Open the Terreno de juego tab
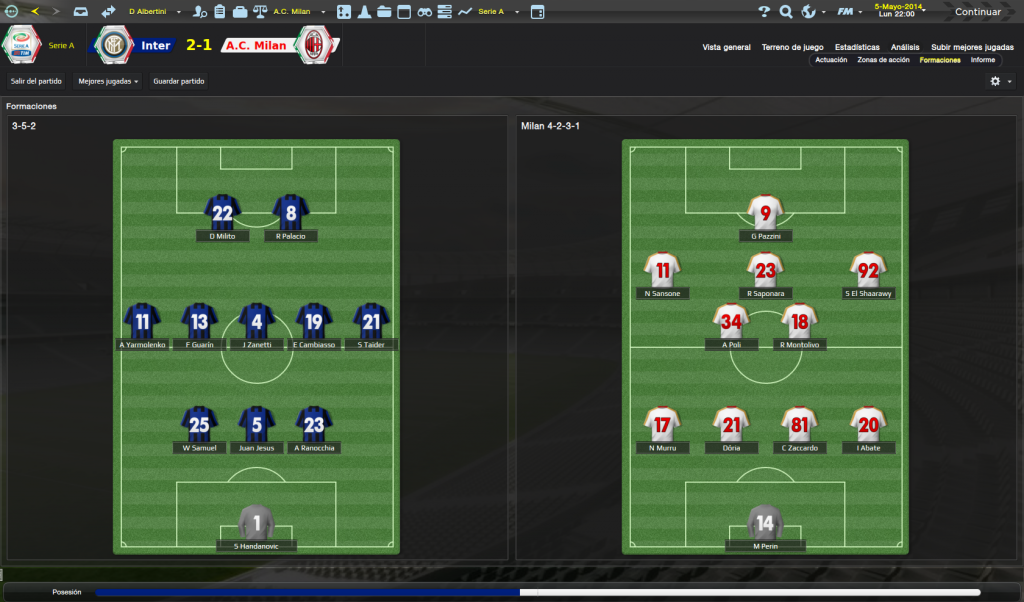This screenshot has height=602, width=1024. click(792, 47)
